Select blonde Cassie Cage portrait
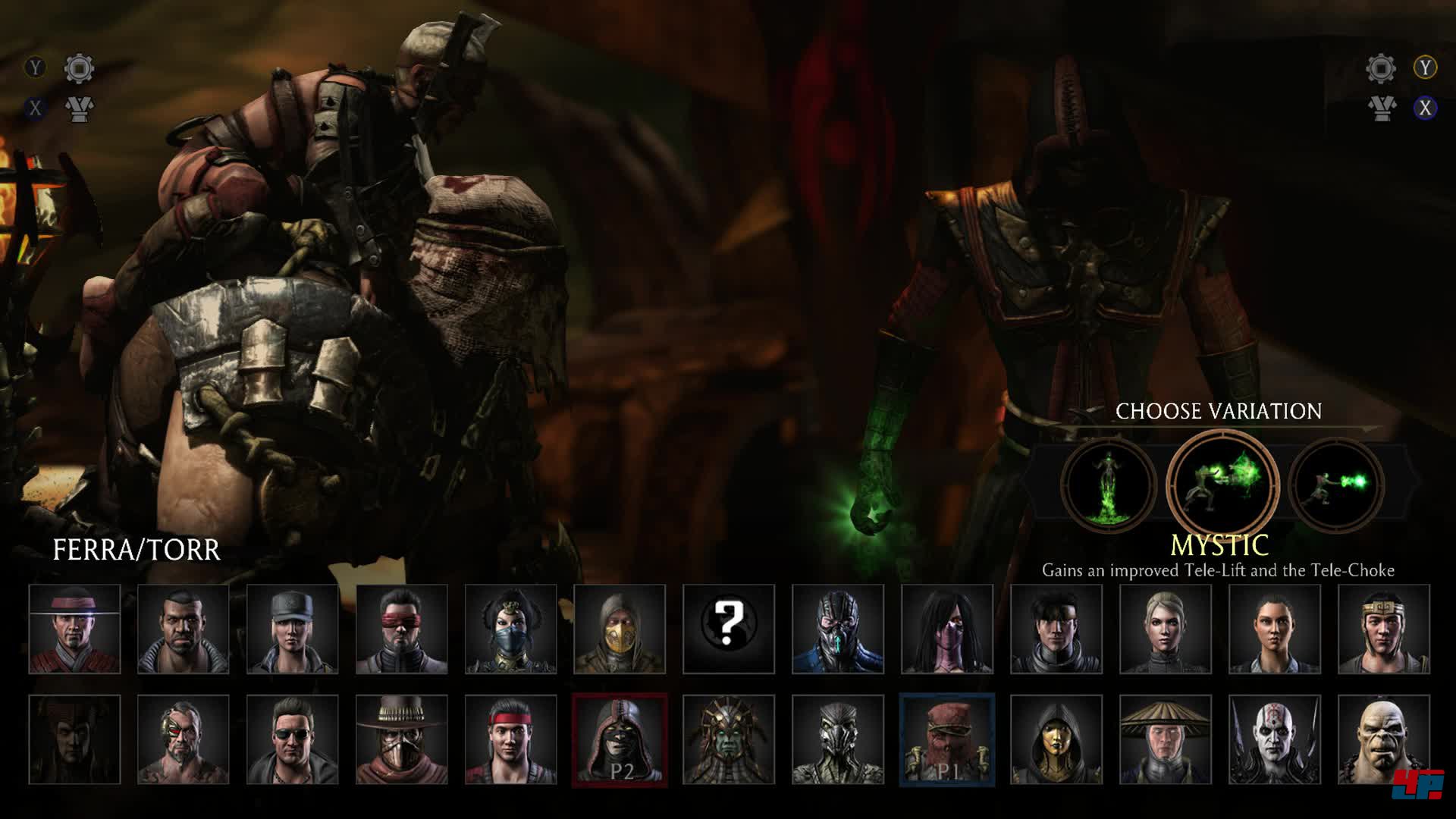Image resolution: width=1456 pixels, height=819 pixels. tap(1165, 629)
